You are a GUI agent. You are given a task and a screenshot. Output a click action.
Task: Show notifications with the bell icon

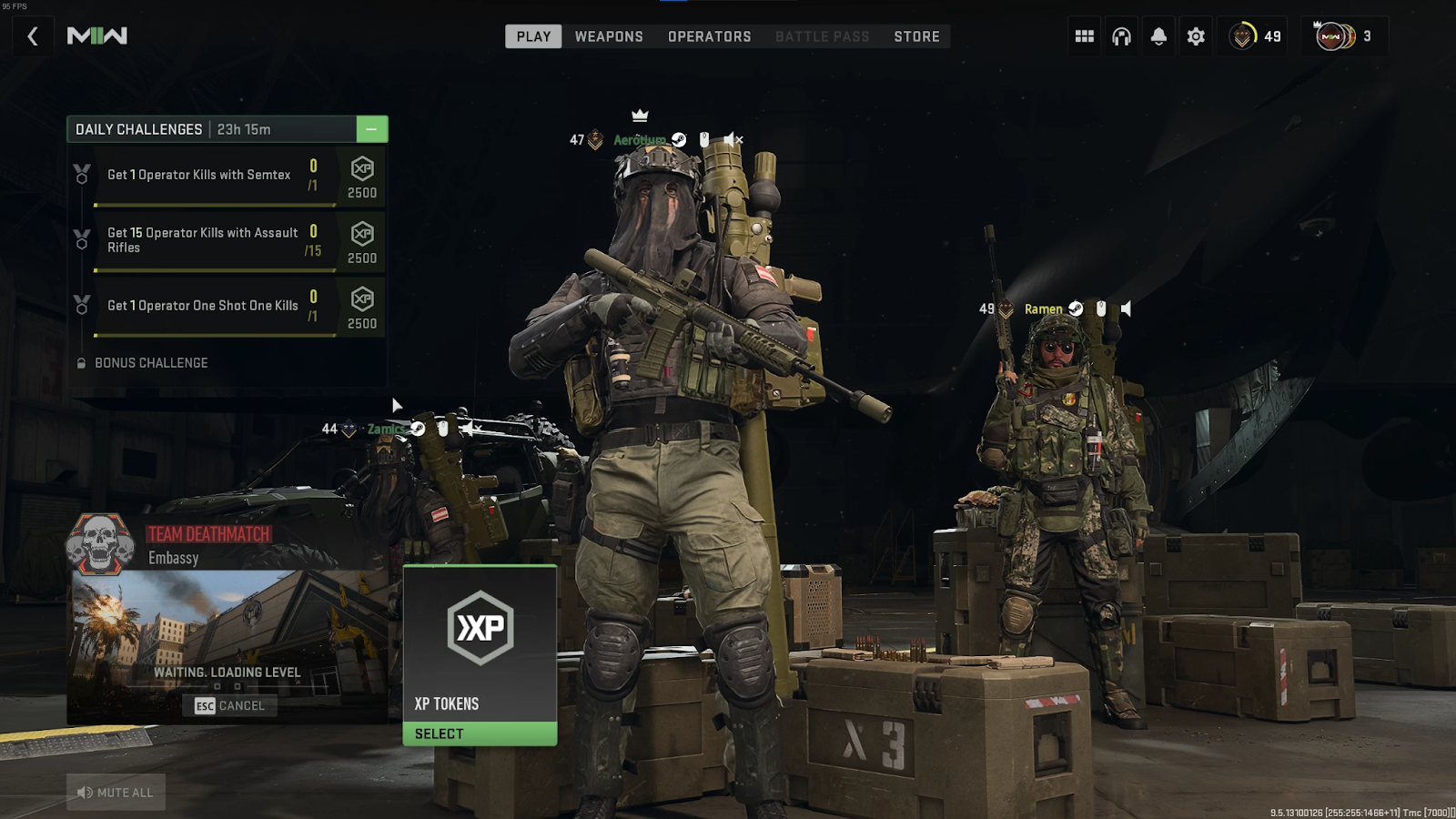point(1158,36)
